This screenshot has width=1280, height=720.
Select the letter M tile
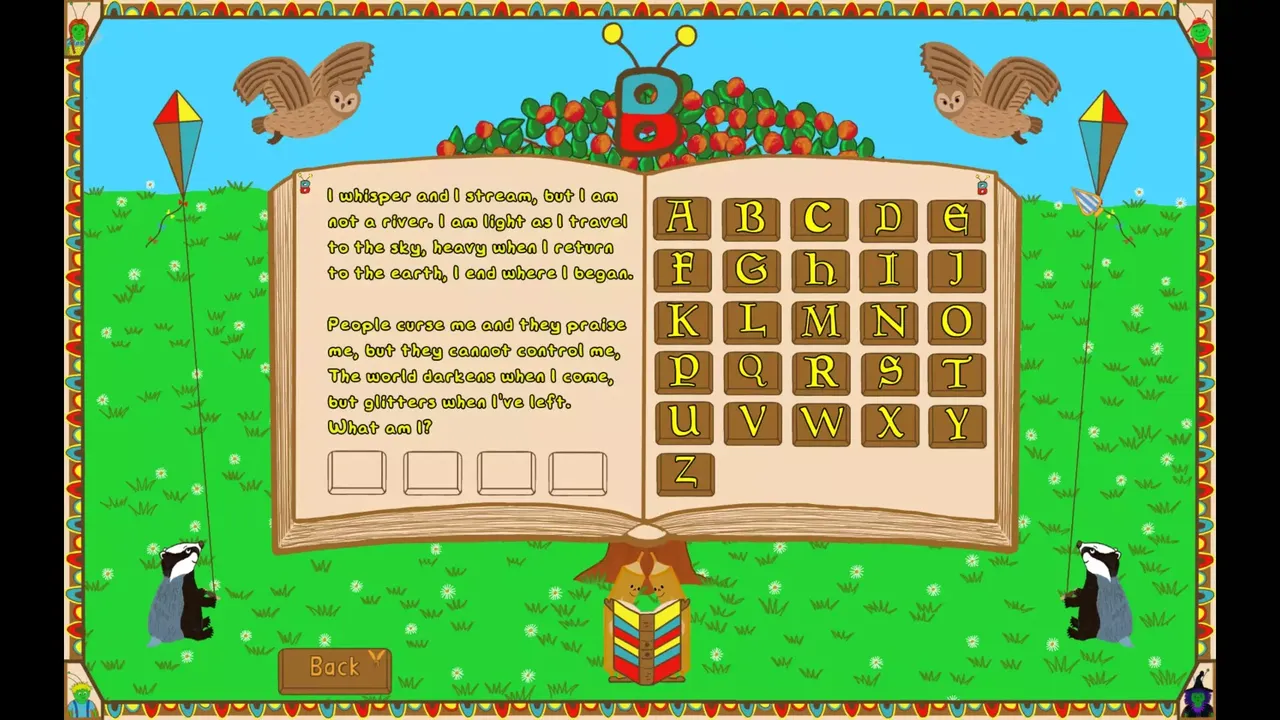click(x=821, y=322)
